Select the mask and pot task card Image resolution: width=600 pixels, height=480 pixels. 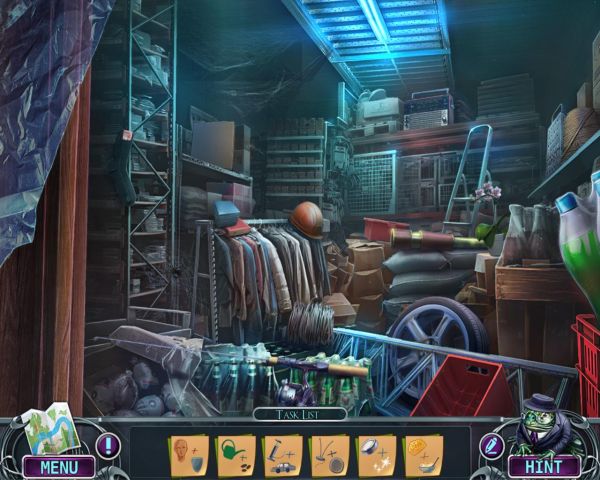click(187, 454)
